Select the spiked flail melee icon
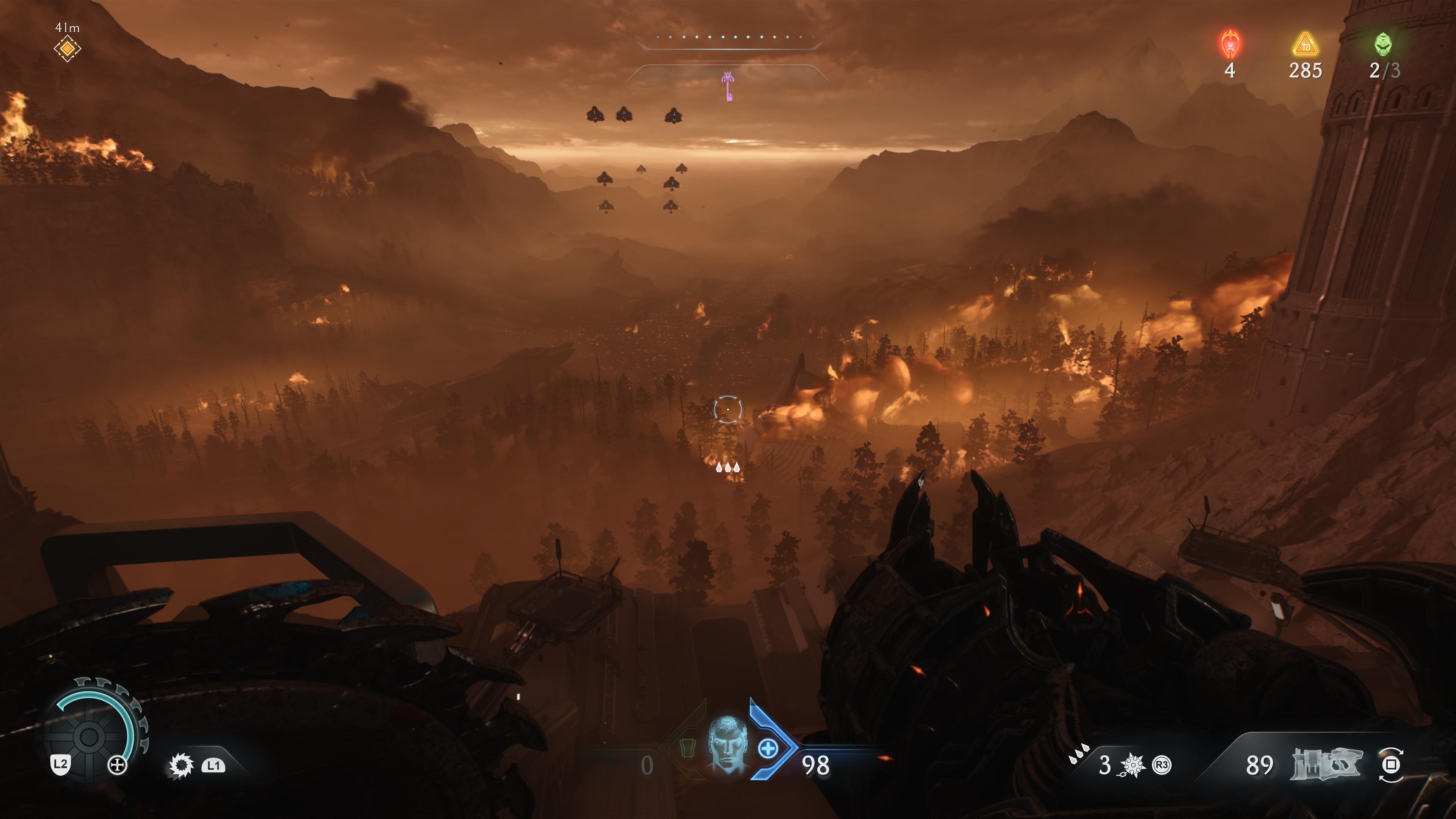This screenshot has height=819, width=1456. click(1132, 765)
